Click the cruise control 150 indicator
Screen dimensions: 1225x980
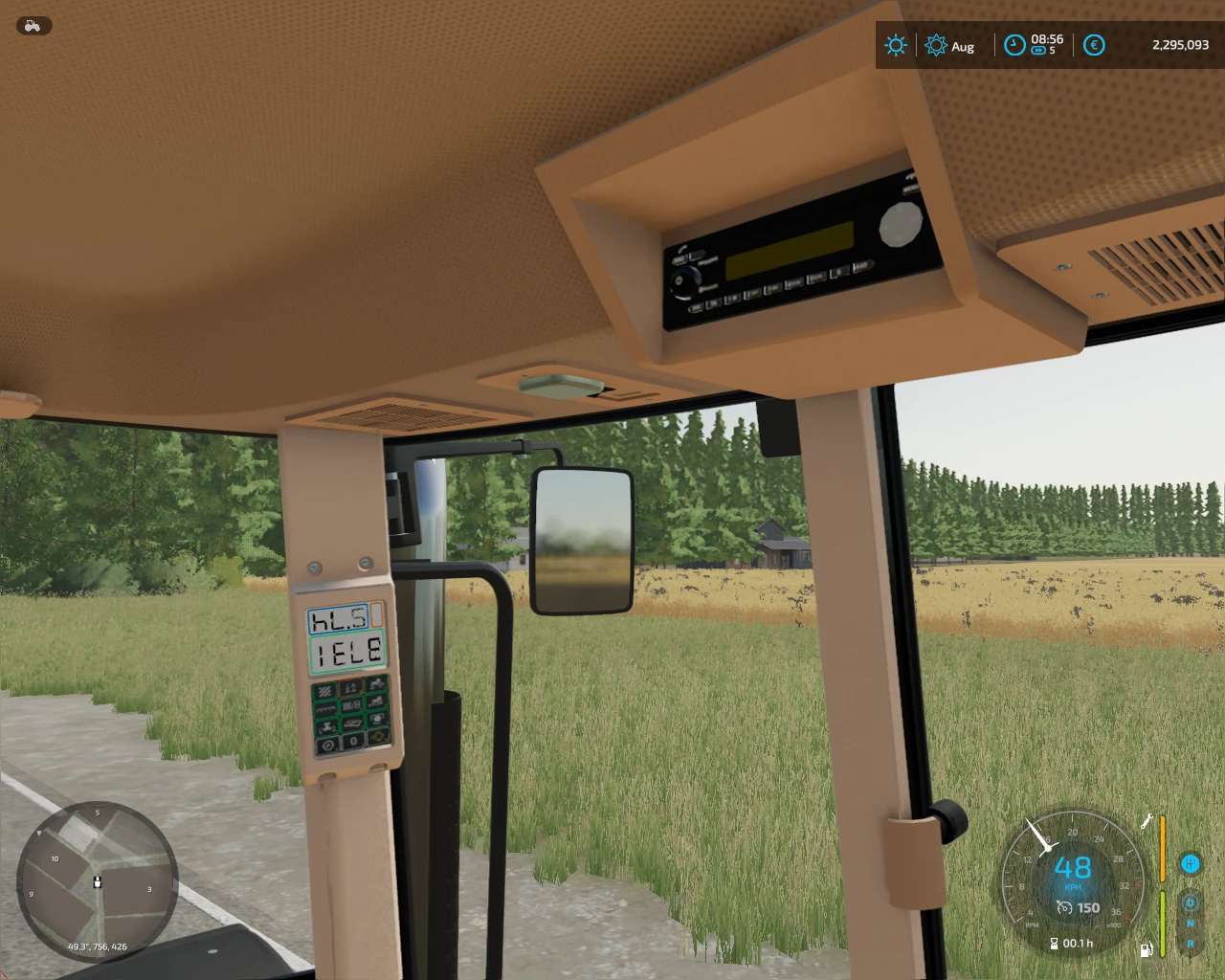(1078, 907)
